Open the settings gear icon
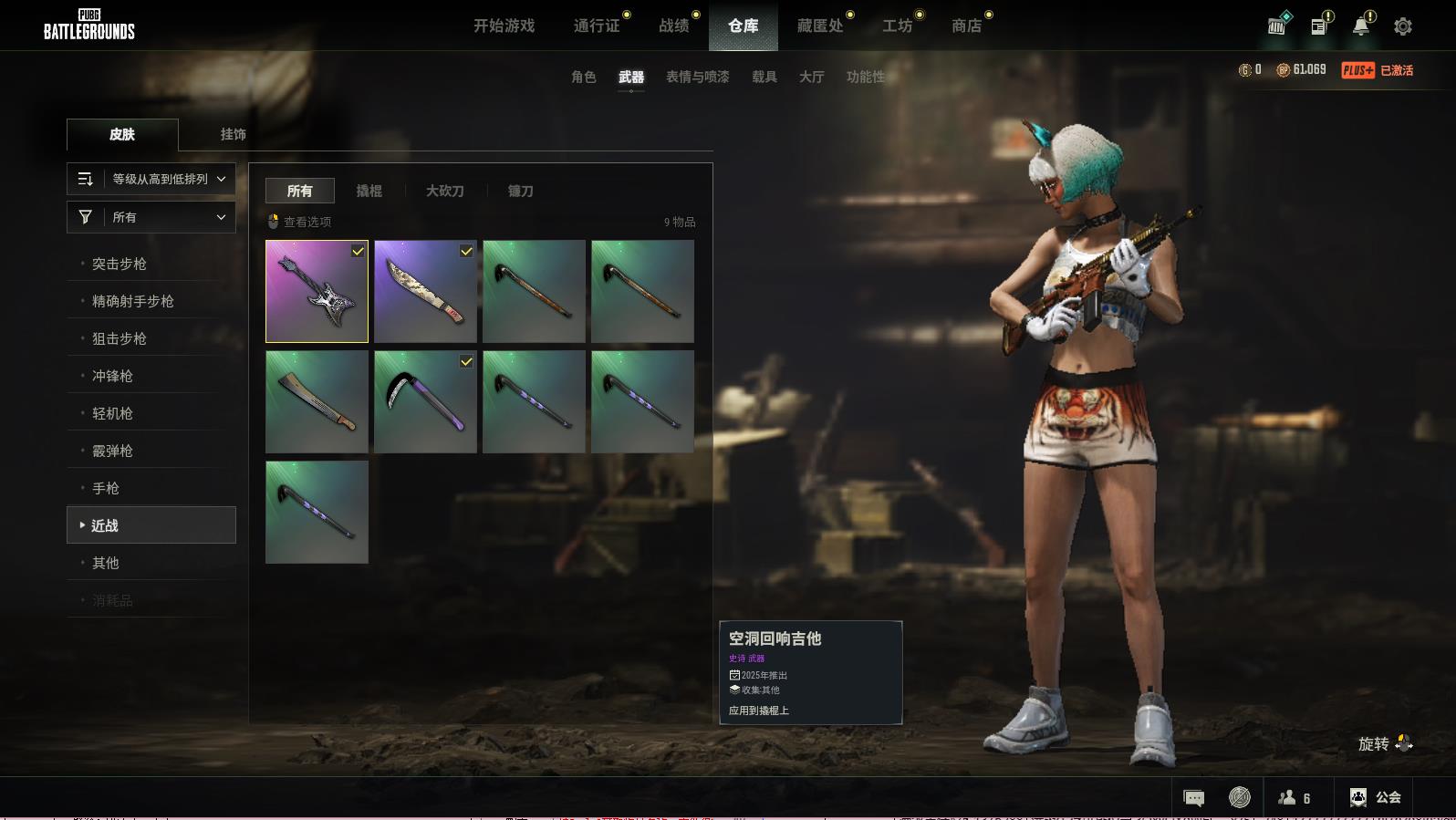This screenshot has width=1456, height=820. [x=1402, y=26]
